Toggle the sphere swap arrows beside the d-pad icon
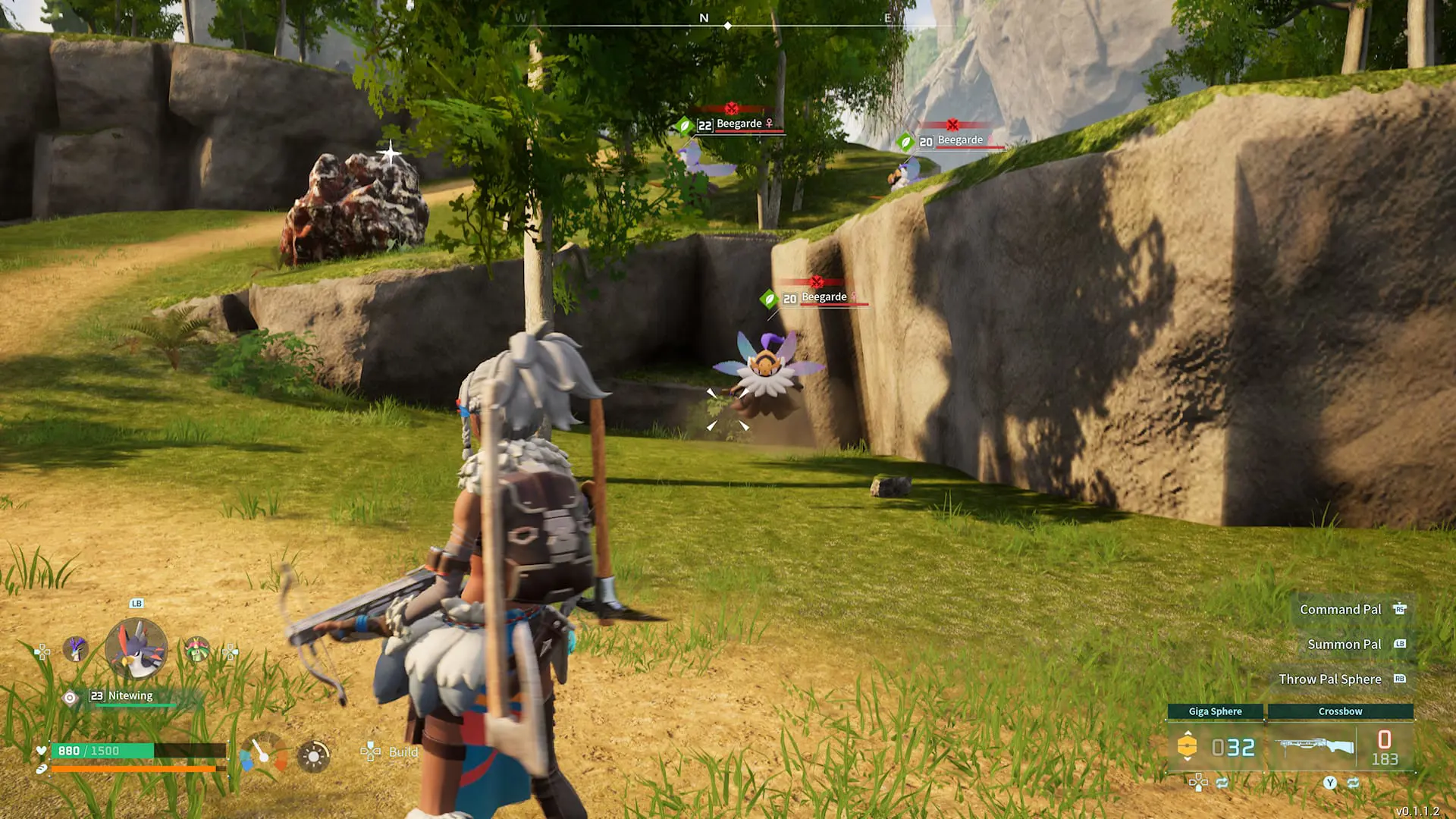Viewport: 1456px width, 819px height. [1222, 783]
